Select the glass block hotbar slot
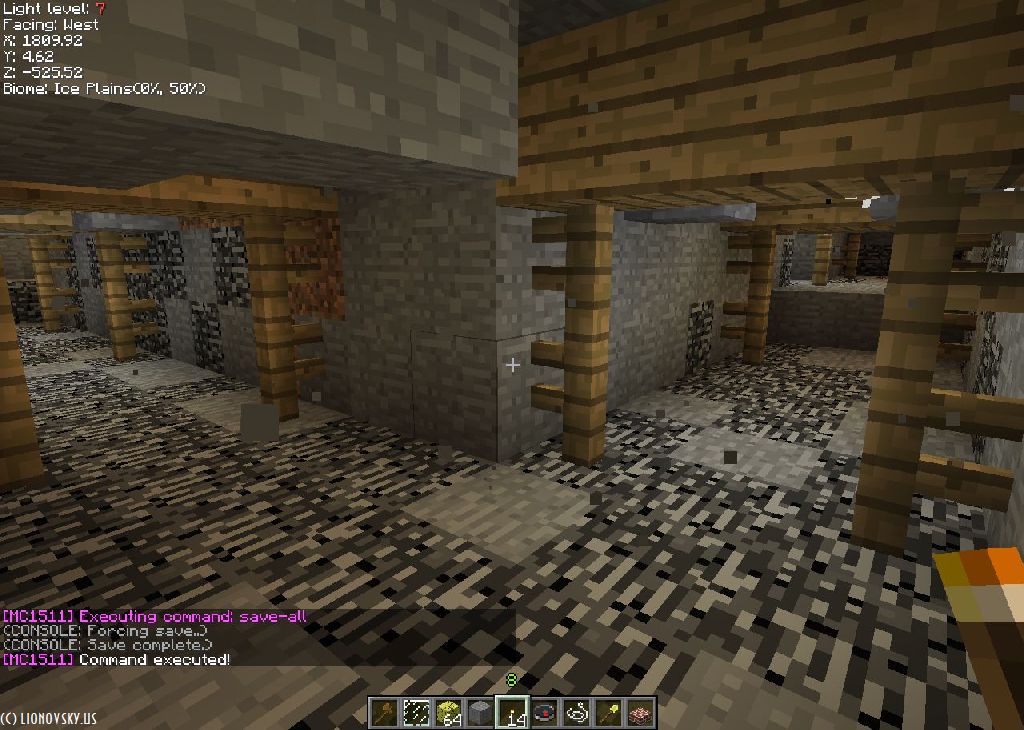This screenshot has width=1024, height=730. (x=416, y=713)
